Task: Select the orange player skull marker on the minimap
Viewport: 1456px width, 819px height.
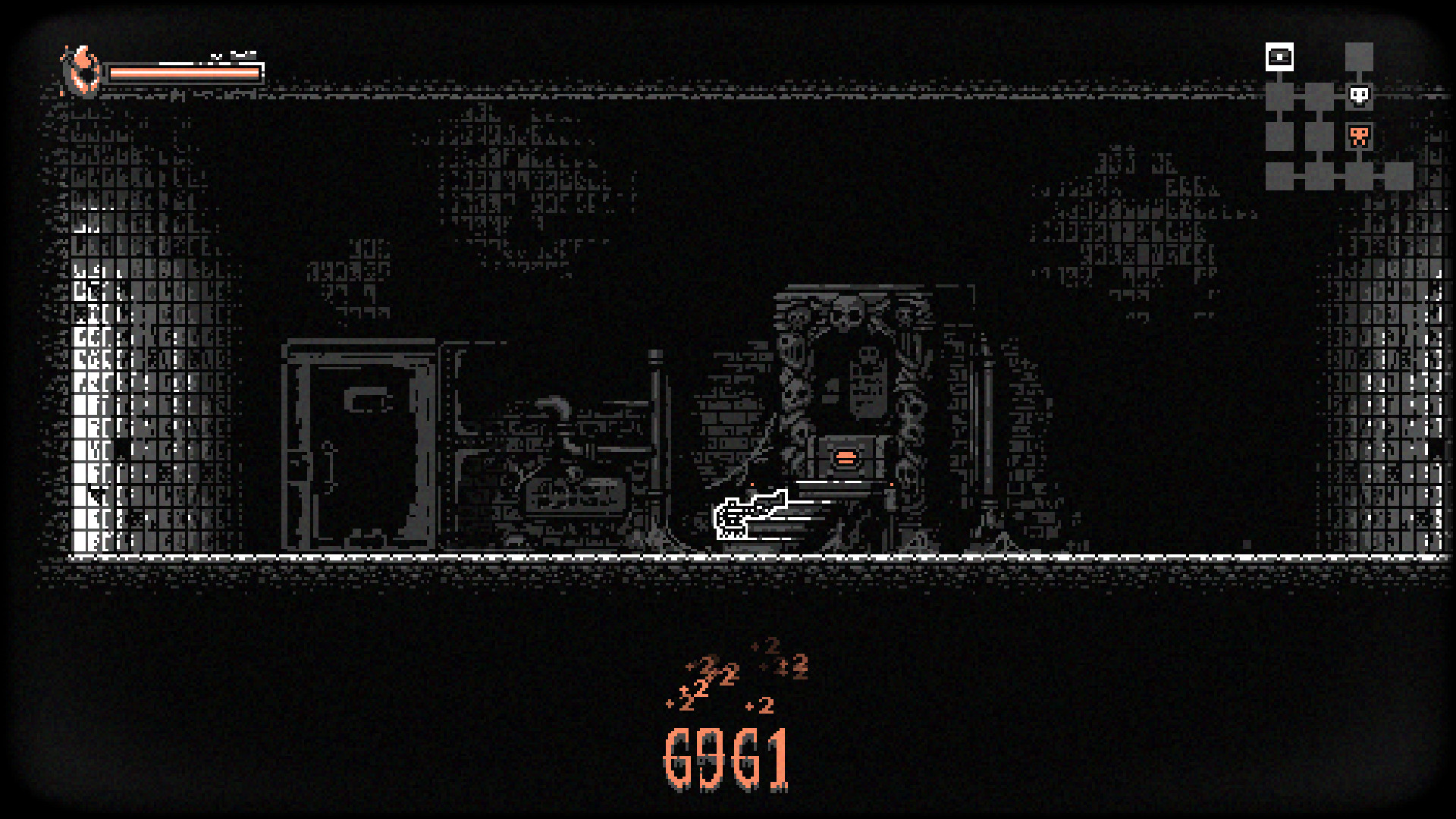Action: [x=1360, y=136]
